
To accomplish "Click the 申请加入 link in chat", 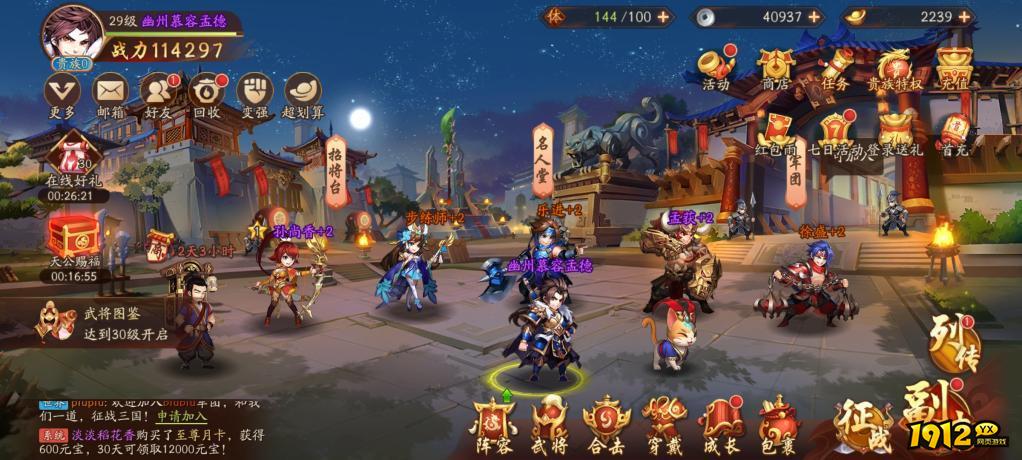I will point(182,414).
